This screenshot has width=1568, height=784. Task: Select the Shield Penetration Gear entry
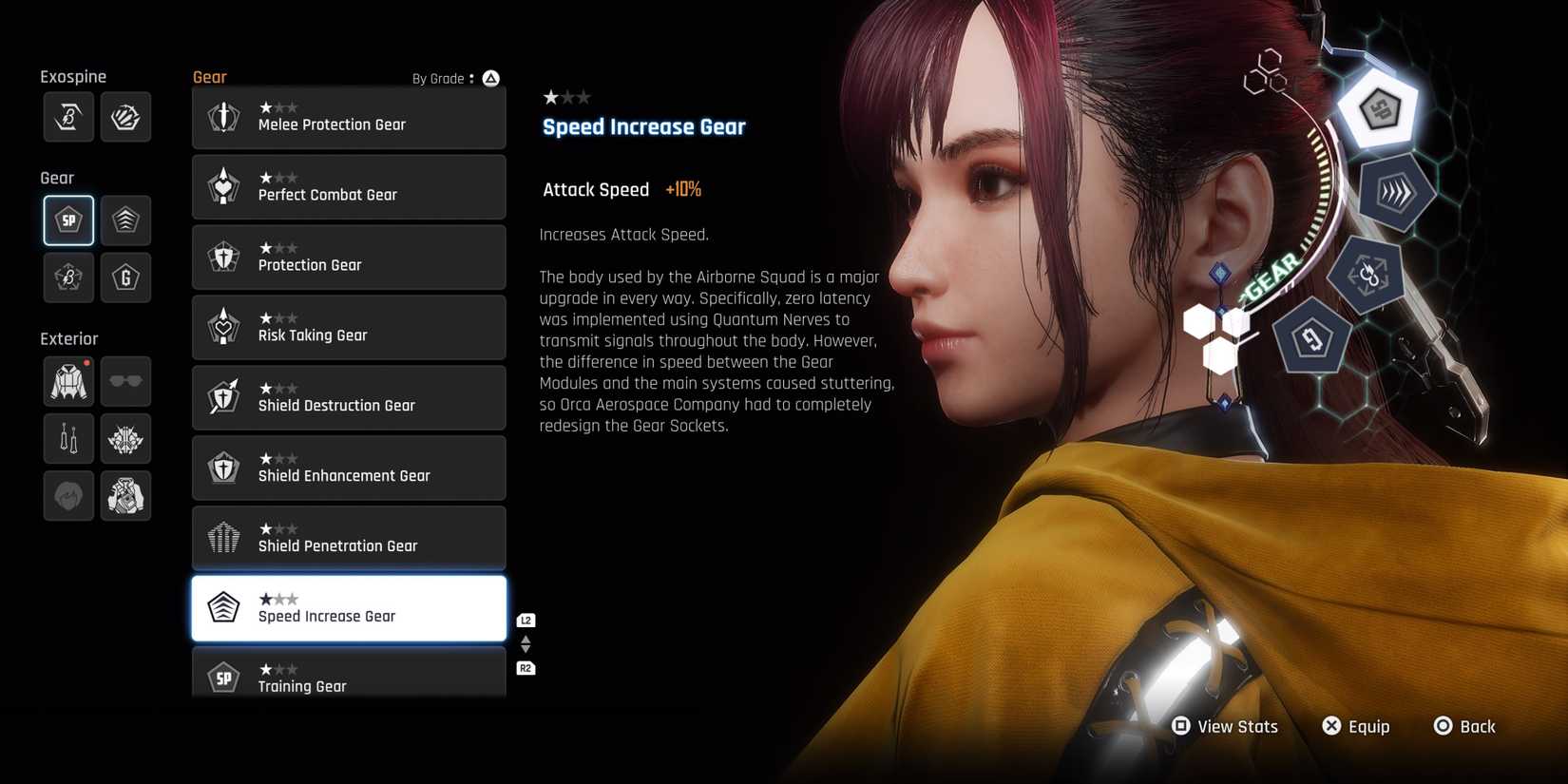tap(349, 538)
